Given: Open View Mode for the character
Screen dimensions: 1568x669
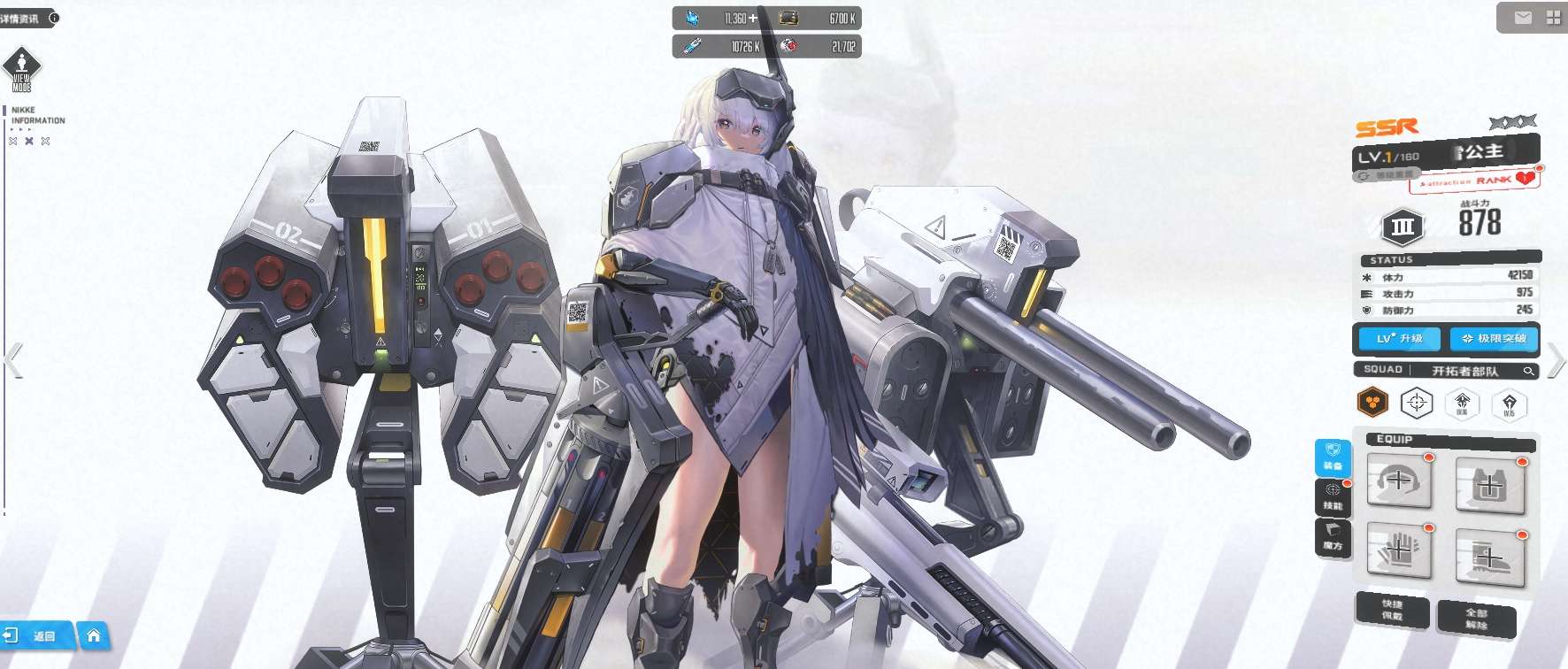Looking at the screenshot, I should coord(21,70).
